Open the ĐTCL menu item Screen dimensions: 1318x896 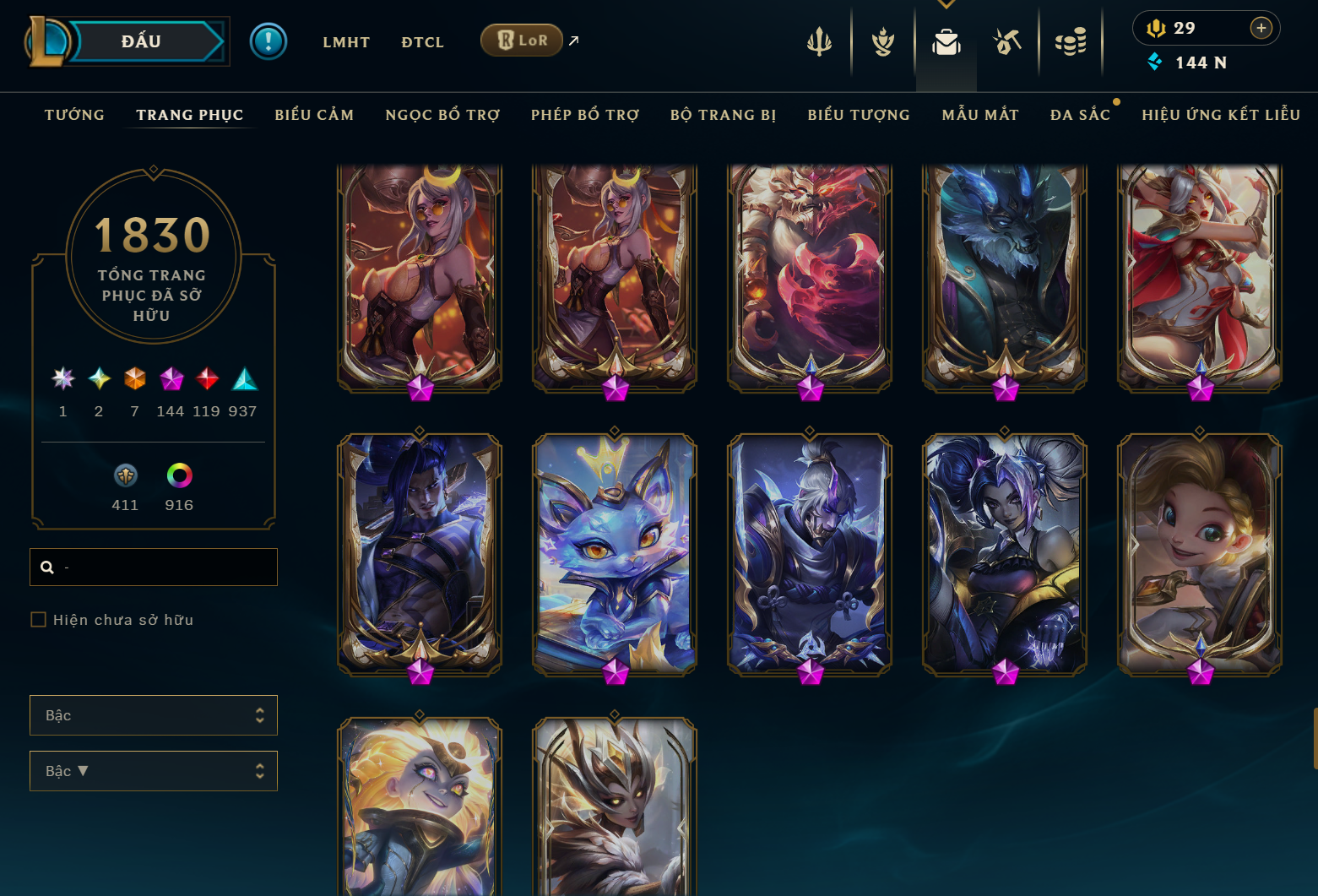(422, 41)
